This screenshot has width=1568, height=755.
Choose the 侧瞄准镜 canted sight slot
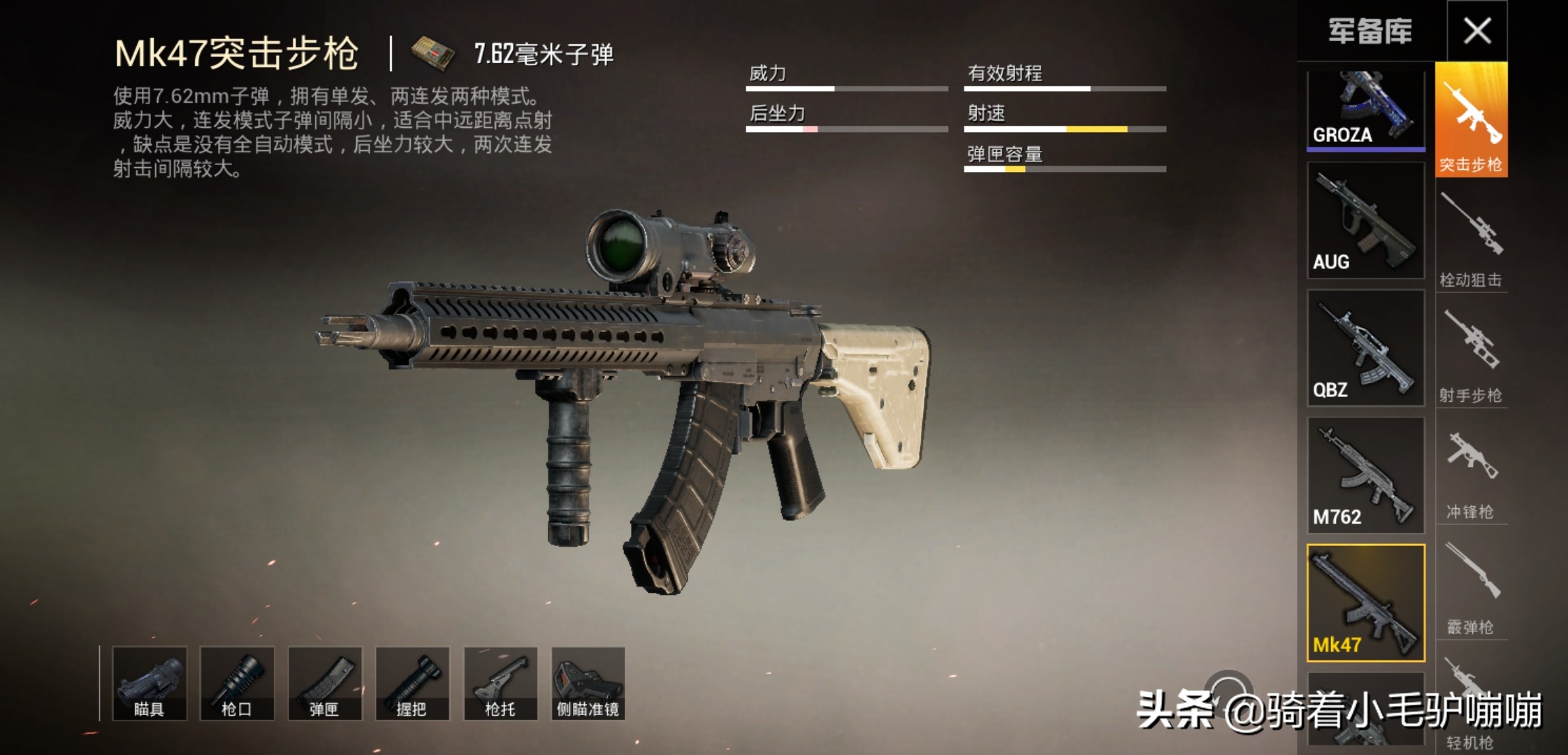(588, 684)
